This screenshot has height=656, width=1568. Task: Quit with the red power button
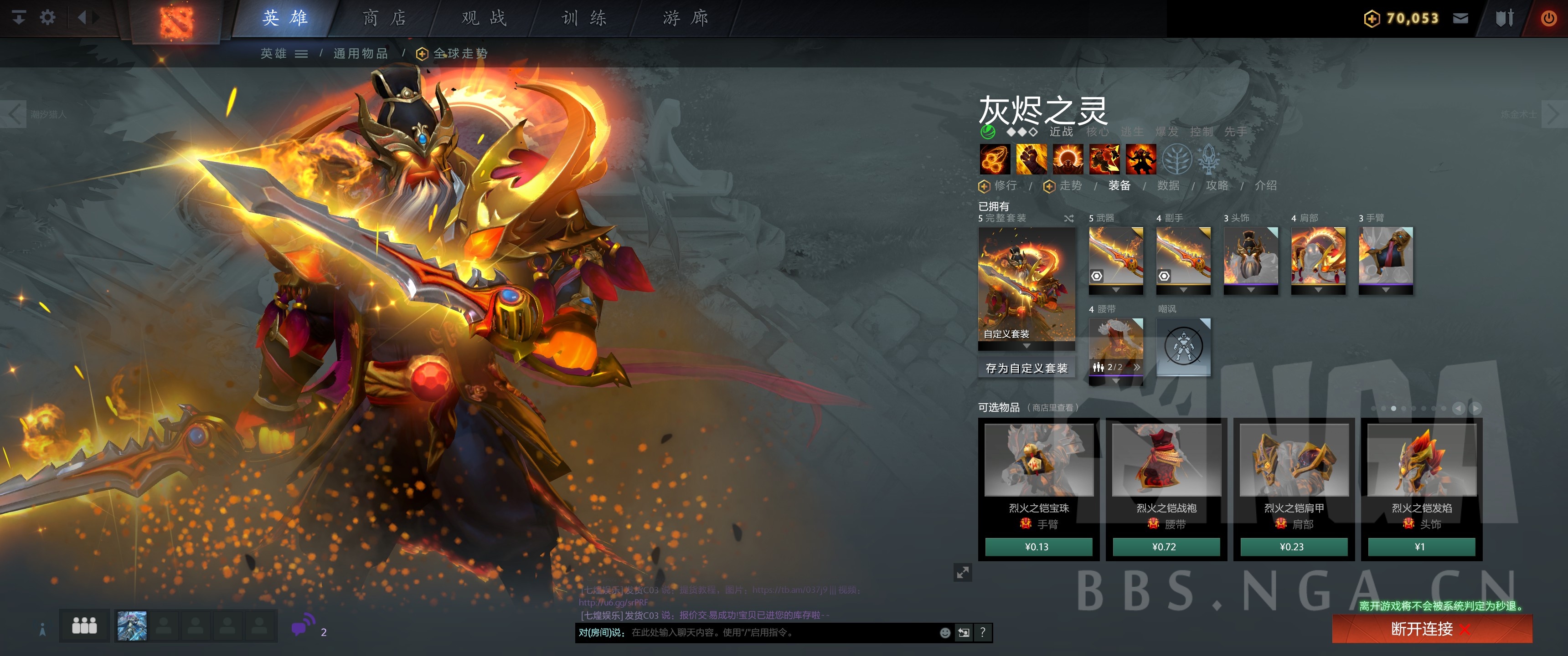click(1548, 18)
